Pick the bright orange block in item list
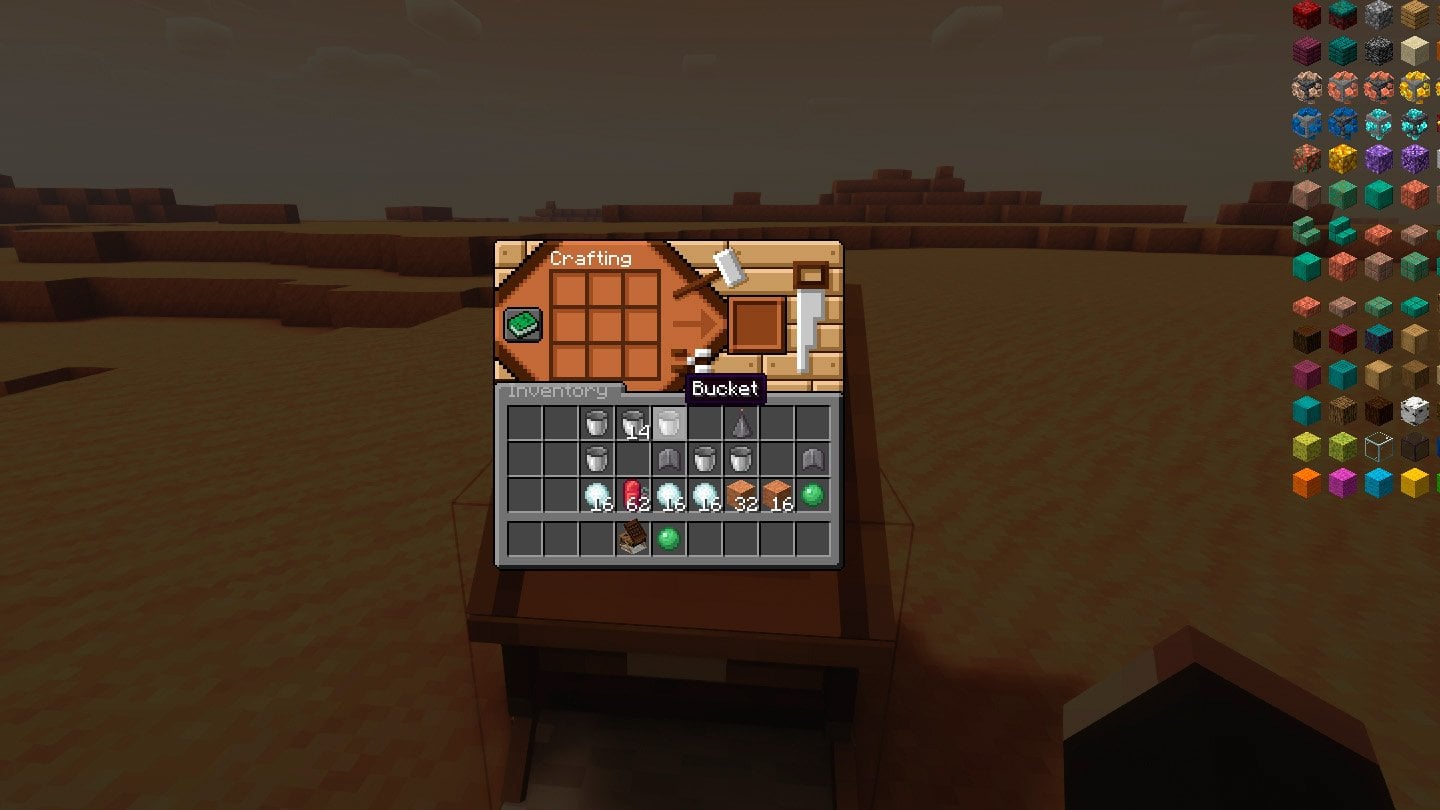The height and width of the screenshot is (810, 1440). 1307,483
